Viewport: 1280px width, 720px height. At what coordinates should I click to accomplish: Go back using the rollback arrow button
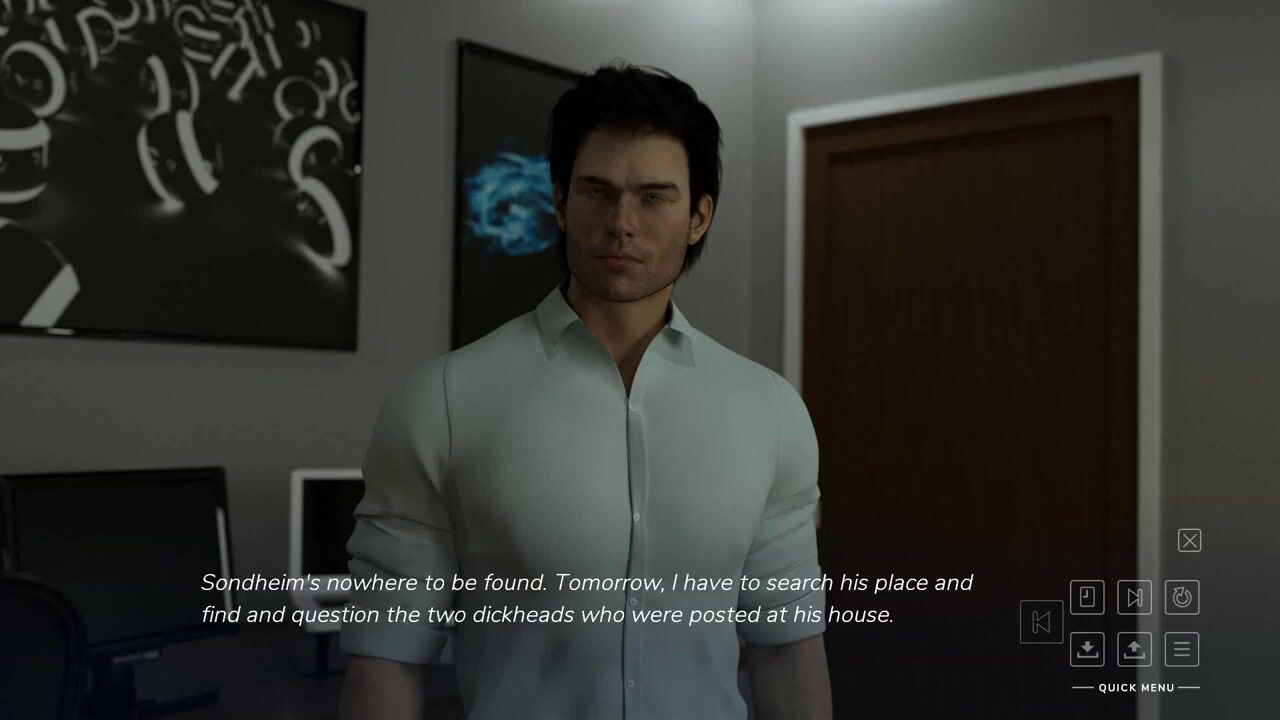pos(1040,622)
